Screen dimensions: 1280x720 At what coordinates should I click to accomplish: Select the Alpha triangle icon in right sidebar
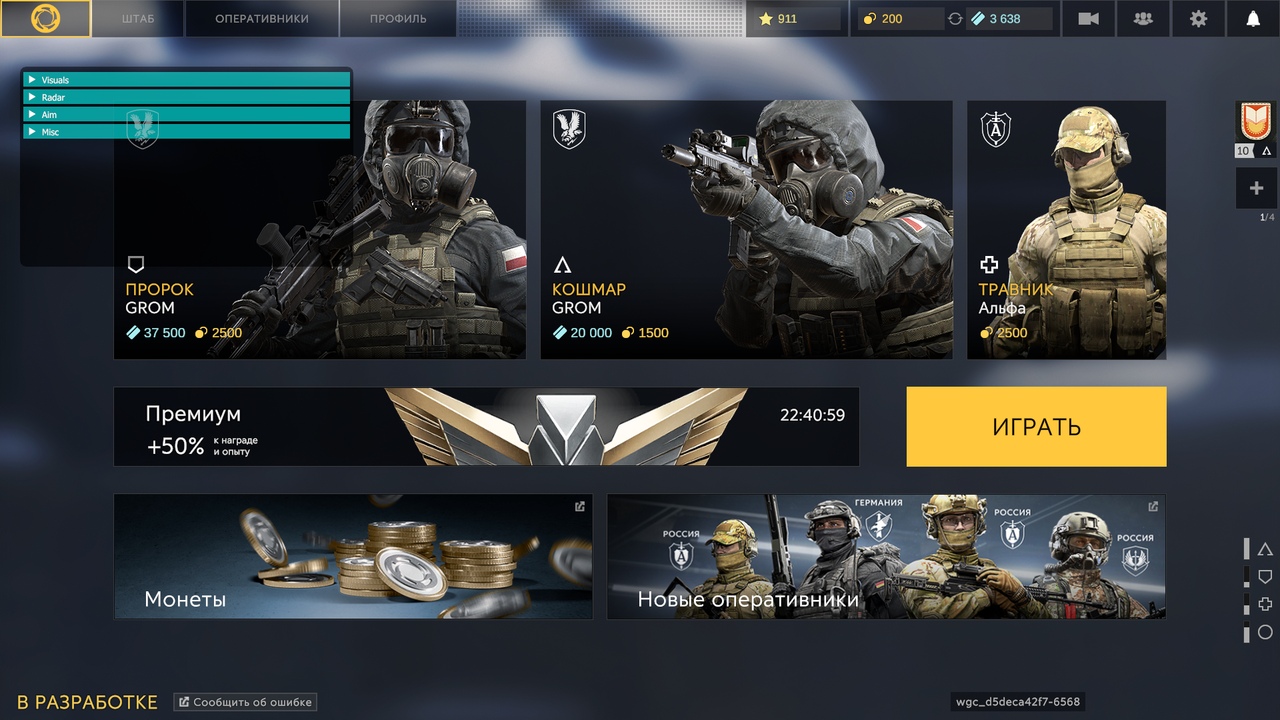click(1264, 548)
